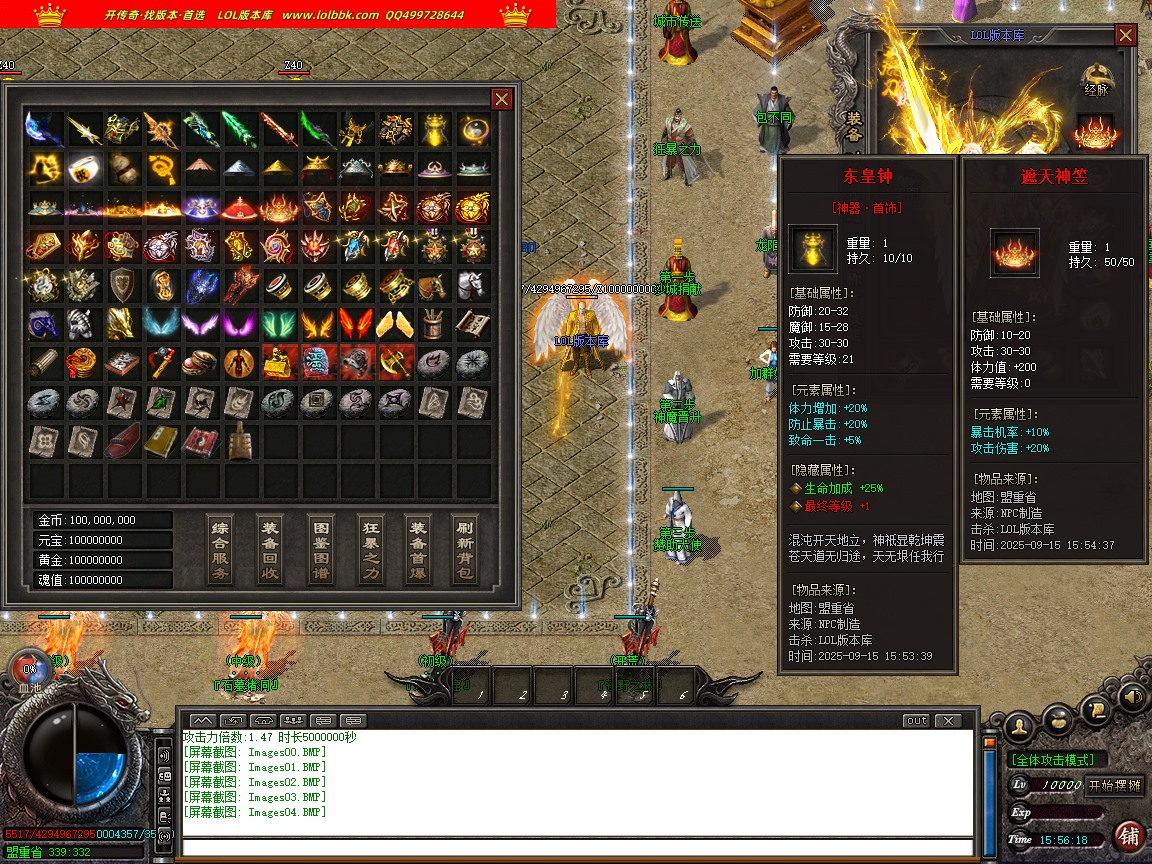Open the 综合服务 general services button
1152x864 pixels.
(x=220, y=549)
